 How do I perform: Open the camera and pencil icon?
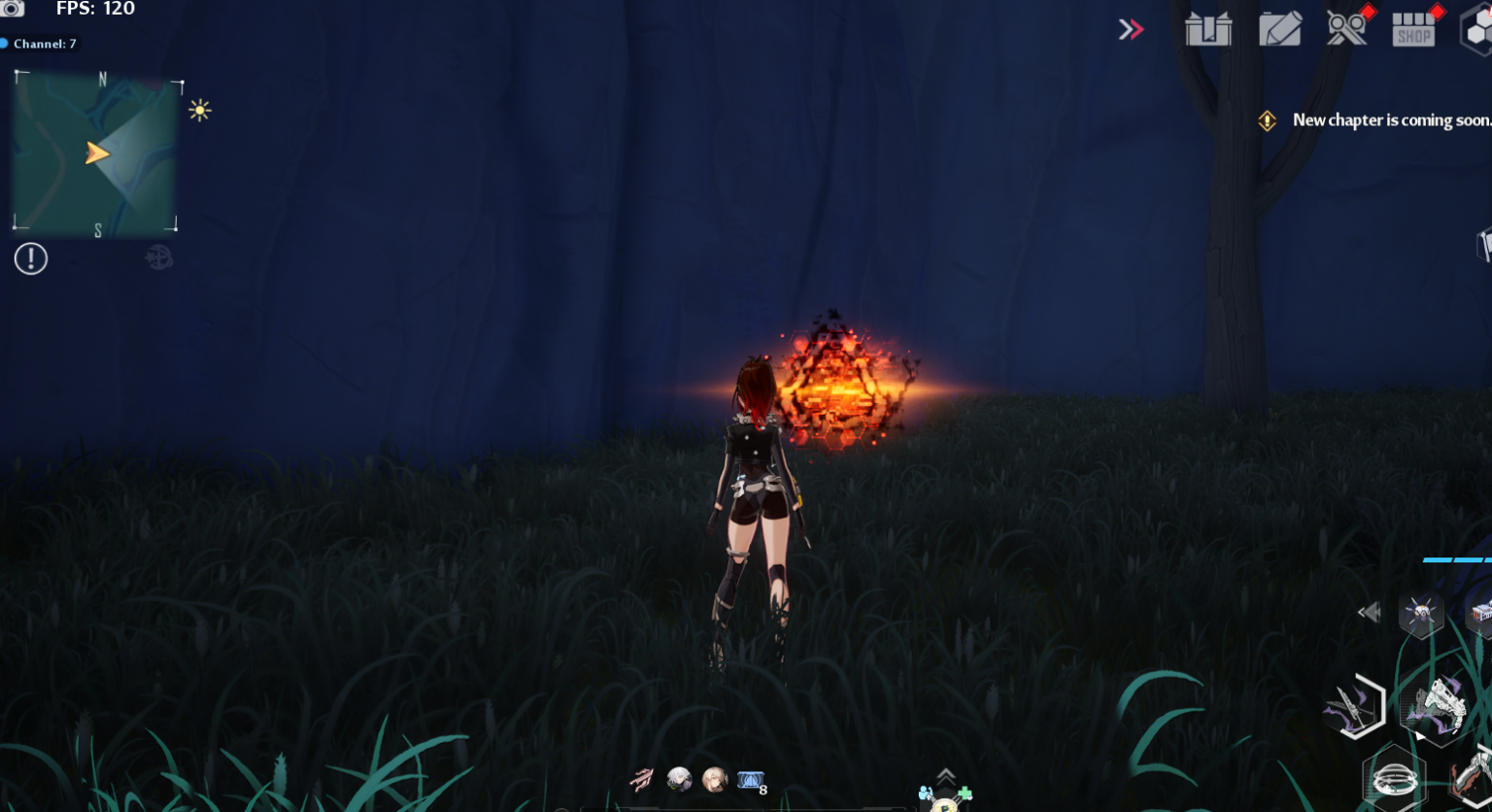(1280, 29)
